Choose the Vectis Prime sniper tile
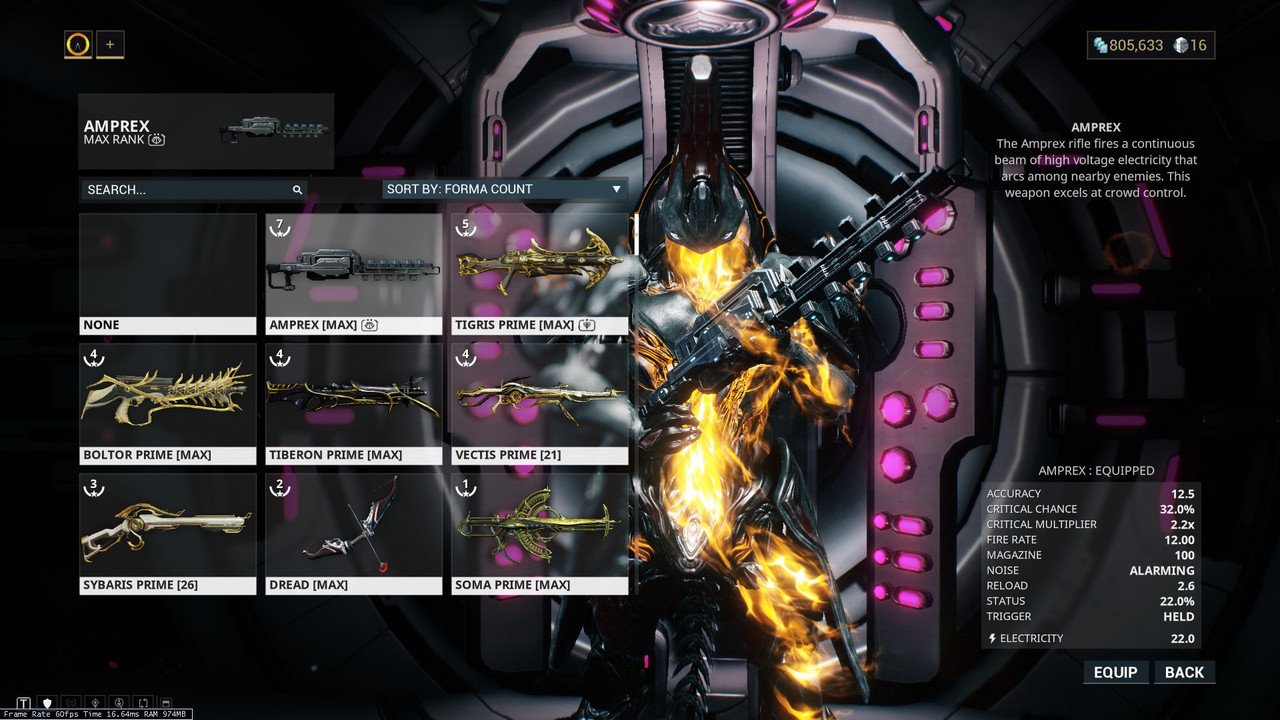 [x=540, y=403]
